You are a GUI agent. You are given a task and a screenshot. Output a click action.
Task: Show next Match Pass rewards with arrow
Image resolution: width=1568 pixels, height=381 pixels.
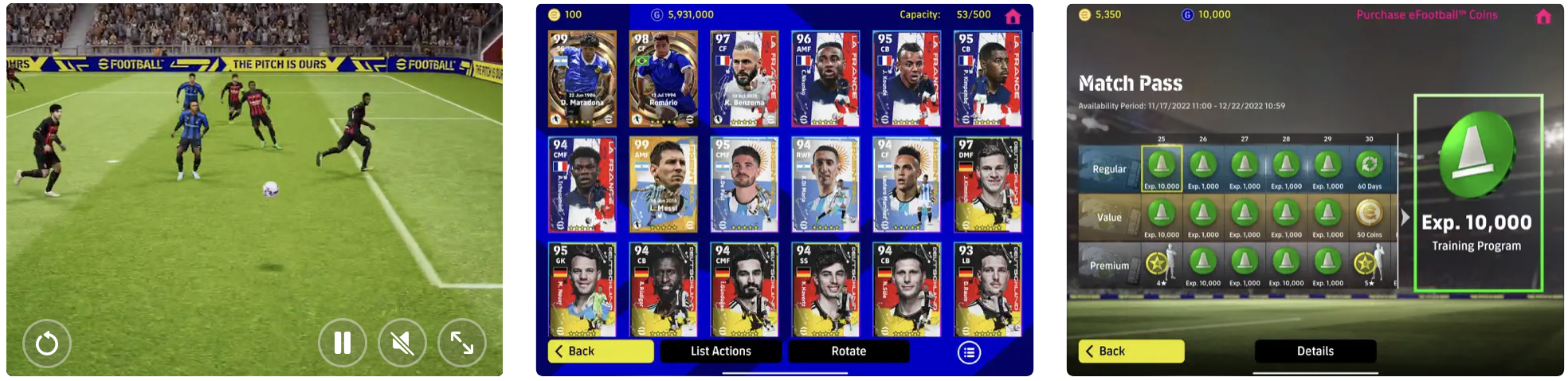click(1405, 218)
